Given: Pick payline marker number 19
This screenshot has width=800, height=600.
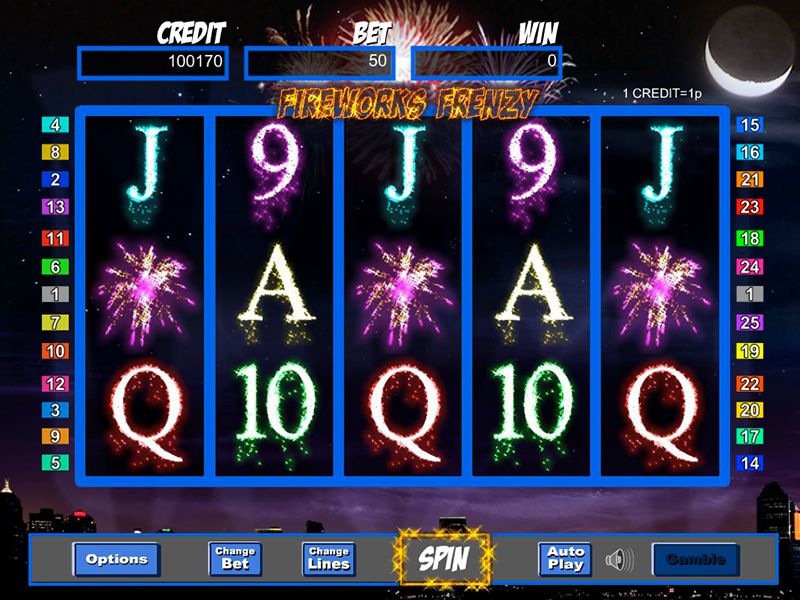Looking at the screenshot, I should coord(749,351).
